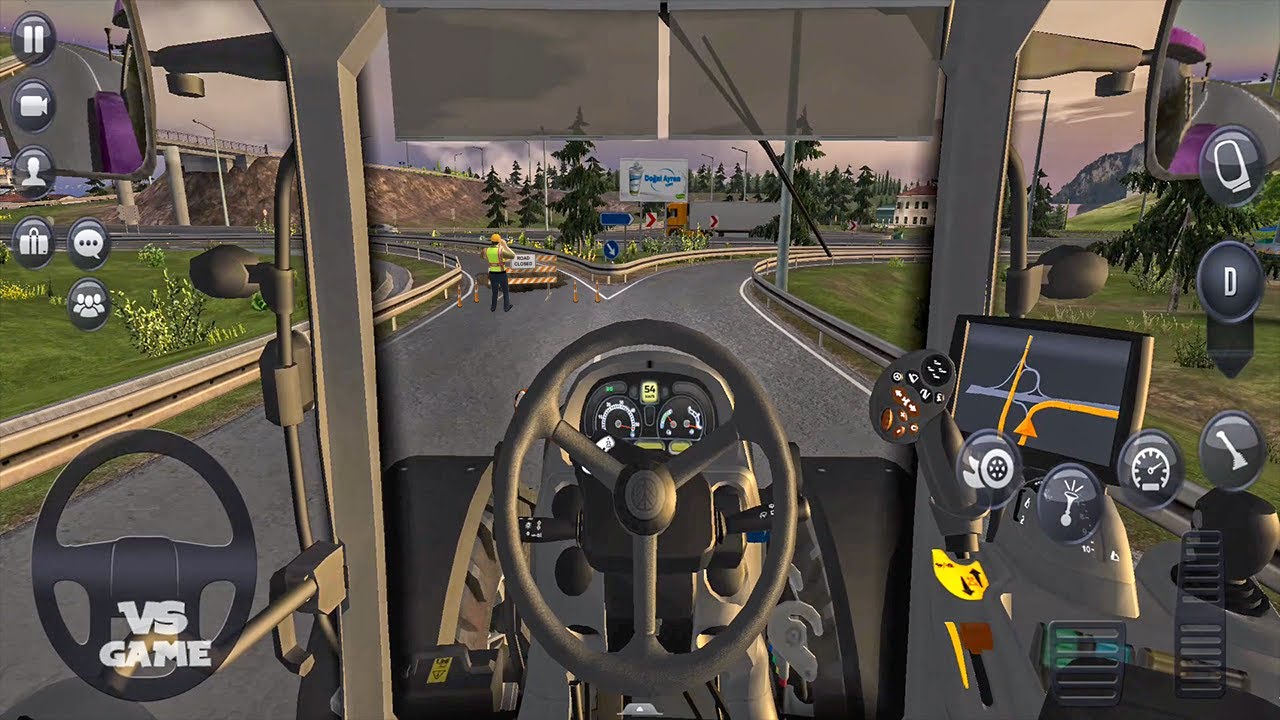The height and width of the screenshot is (720, 1280).
Task: Select the D gear shifter
Action: (x=1230, y=282)
